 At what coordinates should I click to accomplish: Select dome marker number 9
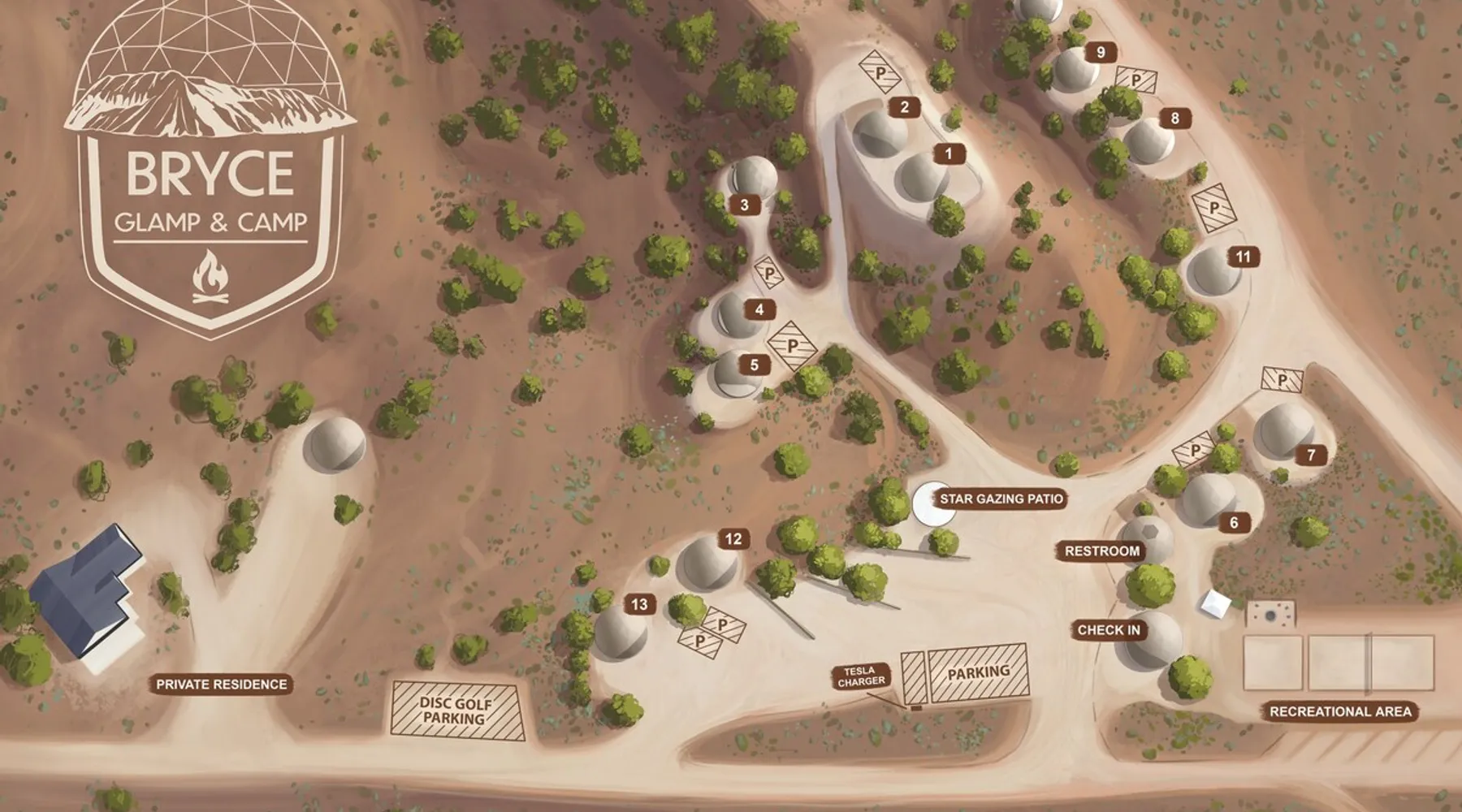click(x=1101, y=53)
